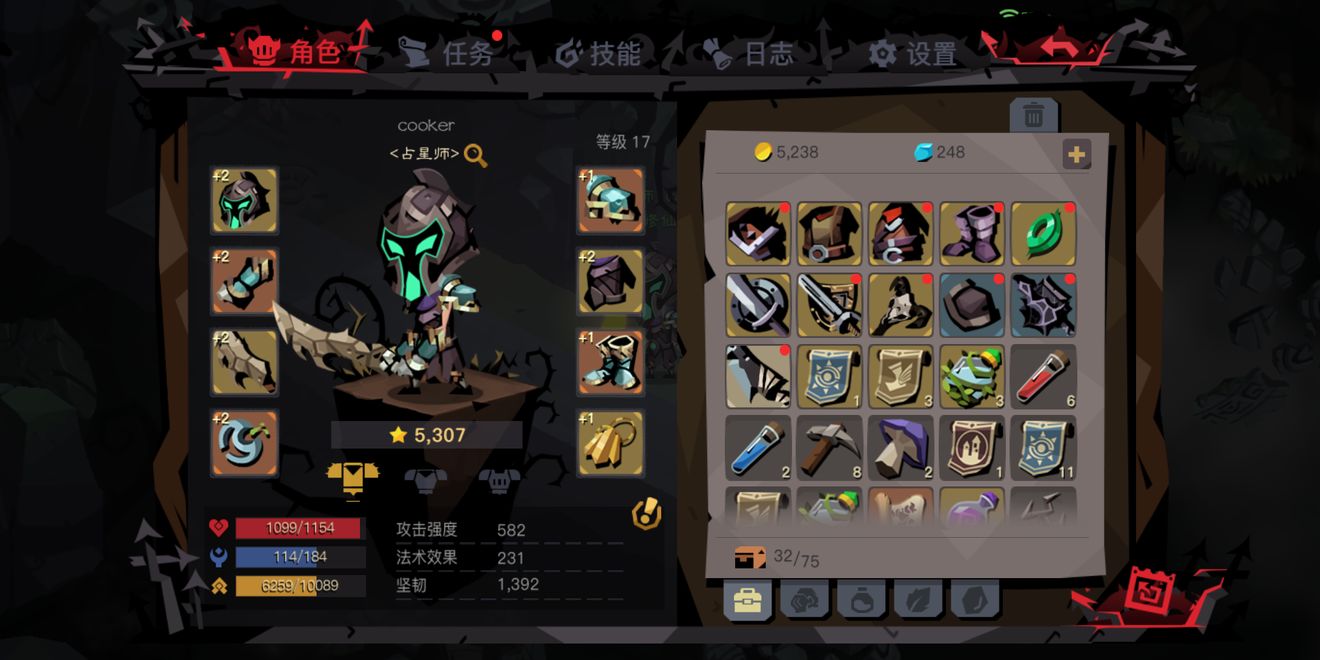Inspect the 占星师 title magnifier icon
This screenshot has height=660, width=1320.
coord(476,155)
